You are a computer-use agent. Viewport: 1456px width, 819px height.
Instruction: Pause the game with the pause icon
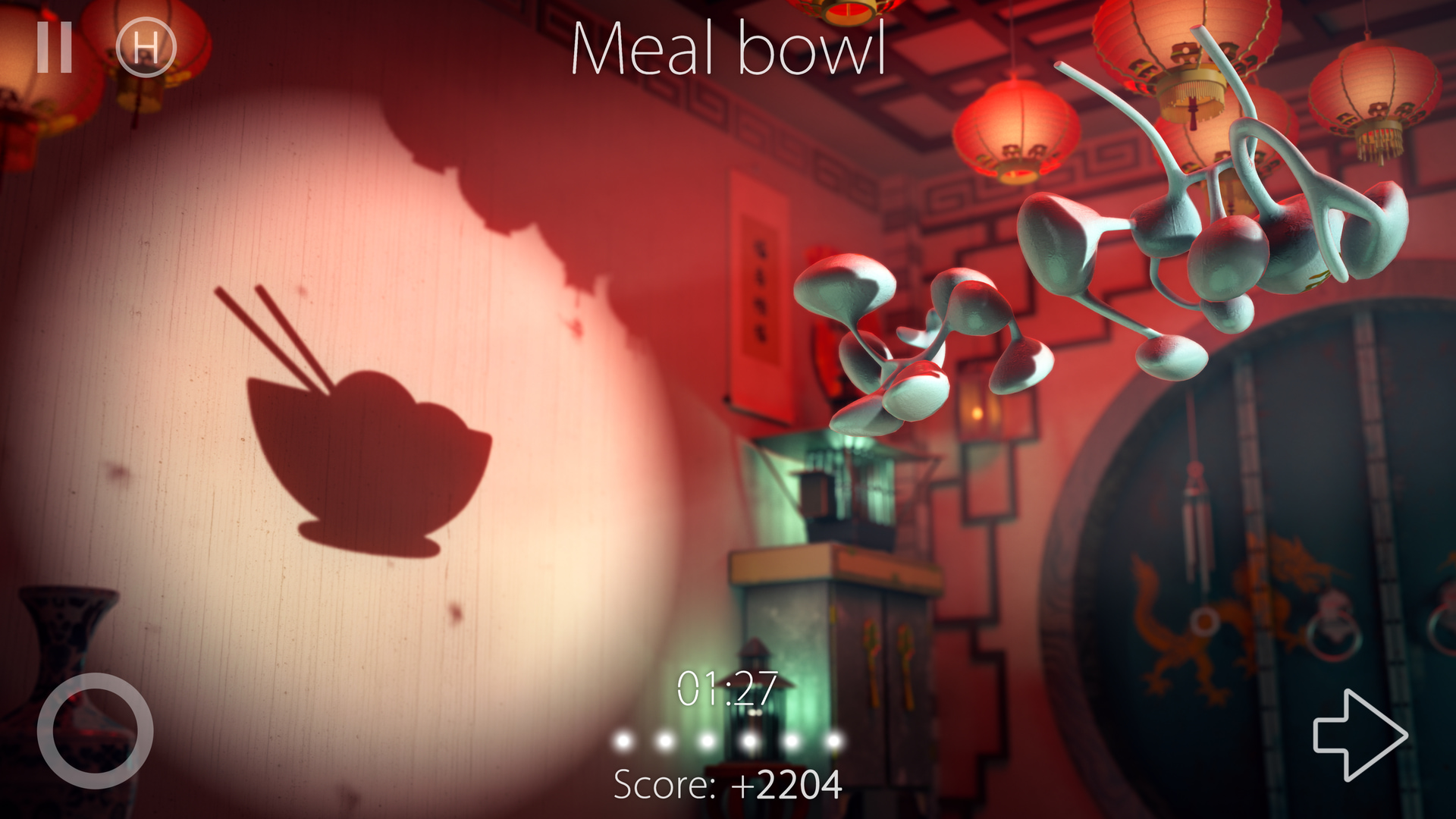coord(55,47)
